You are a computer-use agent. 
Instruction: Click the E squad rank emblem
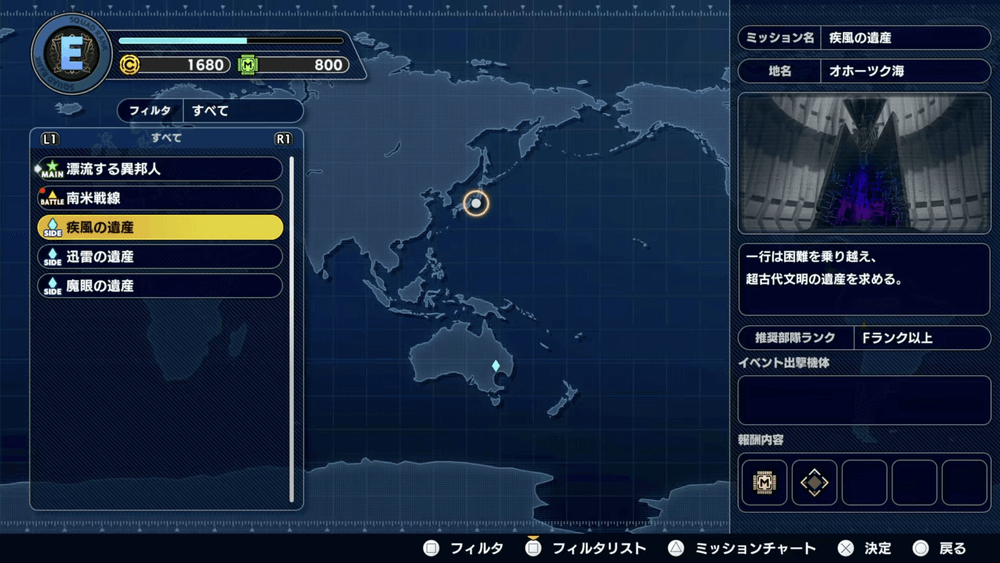coord(72,54)
